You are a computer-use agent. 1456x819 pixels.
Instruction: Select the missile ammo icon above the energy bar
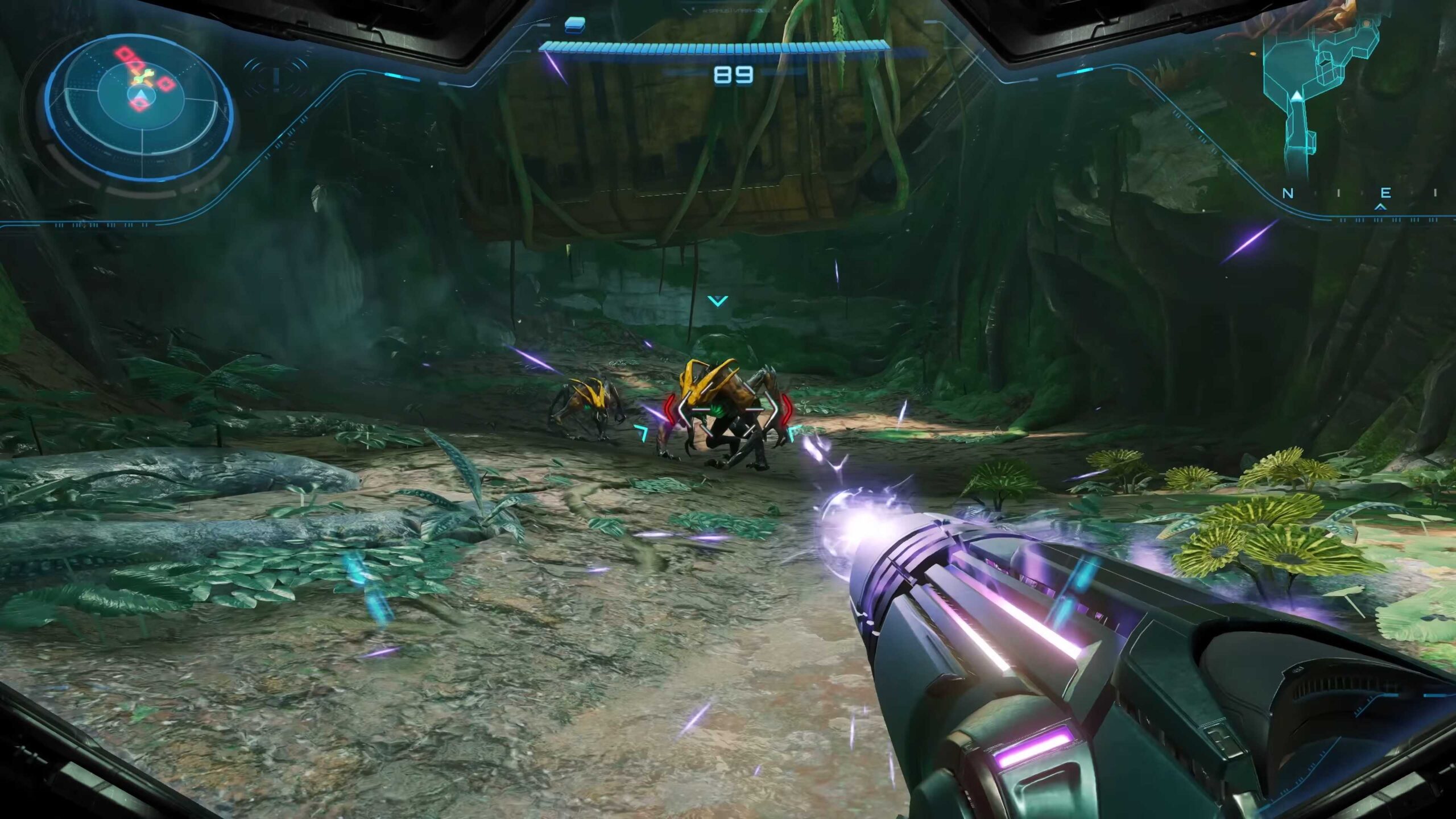pos(574,25)
